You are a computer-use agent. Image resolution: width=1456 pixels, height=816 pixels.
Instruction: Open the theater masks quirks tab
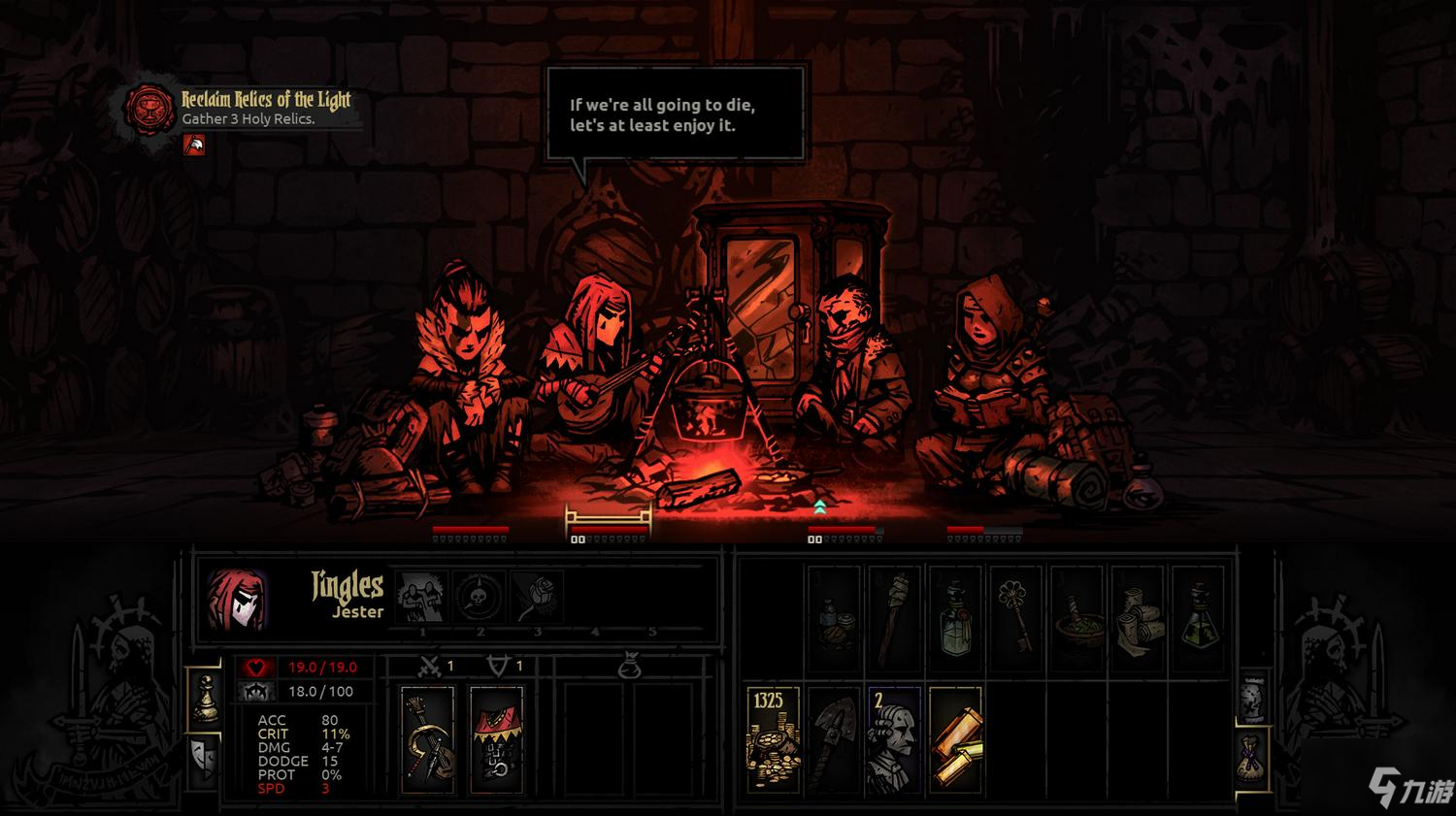(205, 755)
